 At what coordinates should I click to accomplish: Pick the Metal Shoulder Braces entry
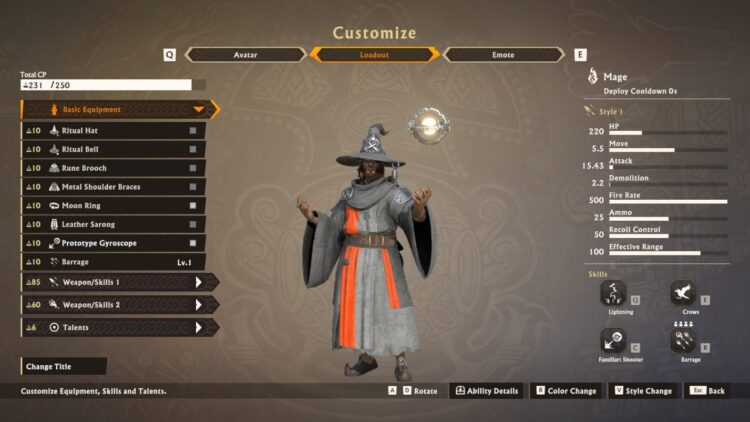(x=112, y=187)
